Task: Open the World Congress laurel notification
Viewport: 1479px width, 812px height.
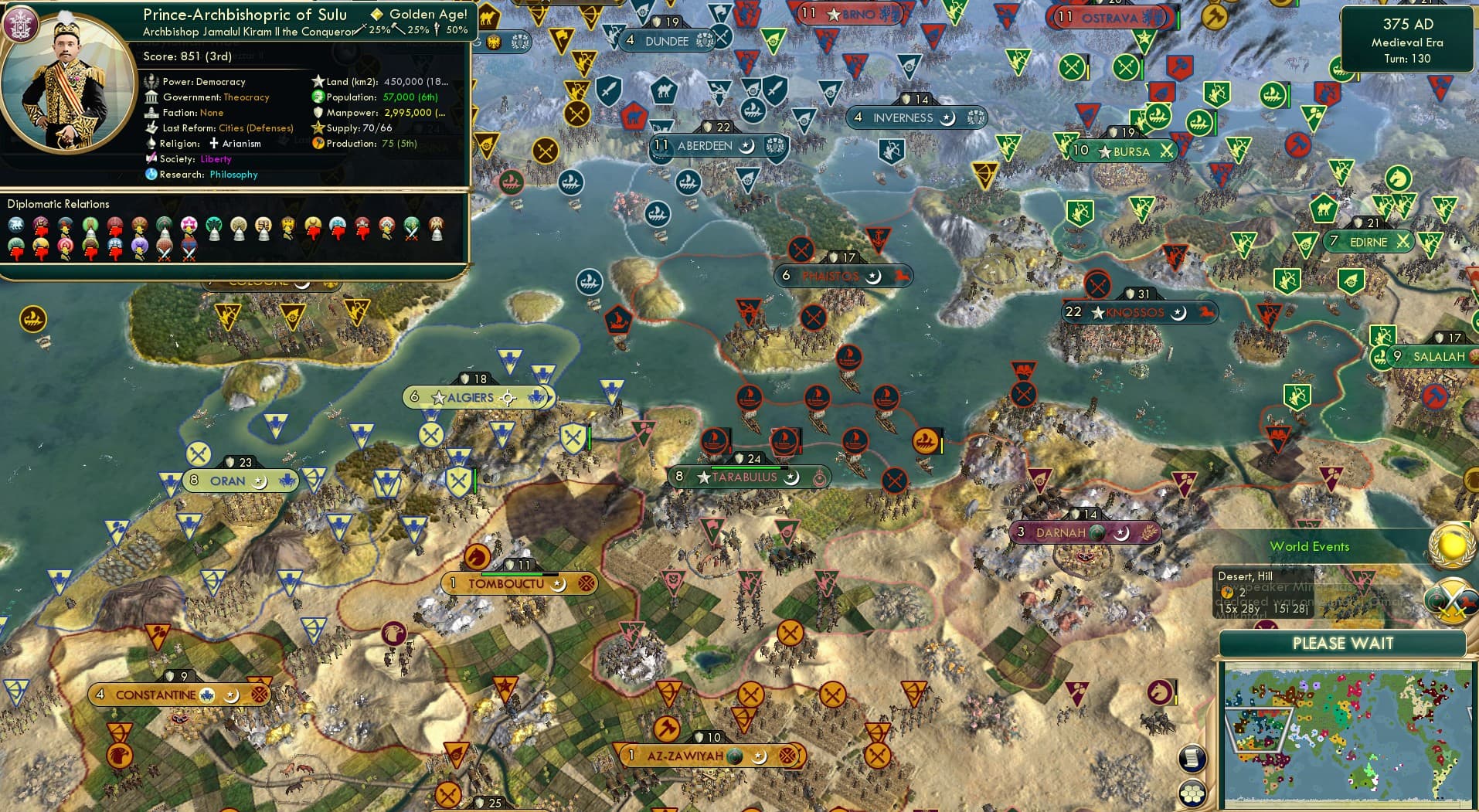Action: point(1449,545)
